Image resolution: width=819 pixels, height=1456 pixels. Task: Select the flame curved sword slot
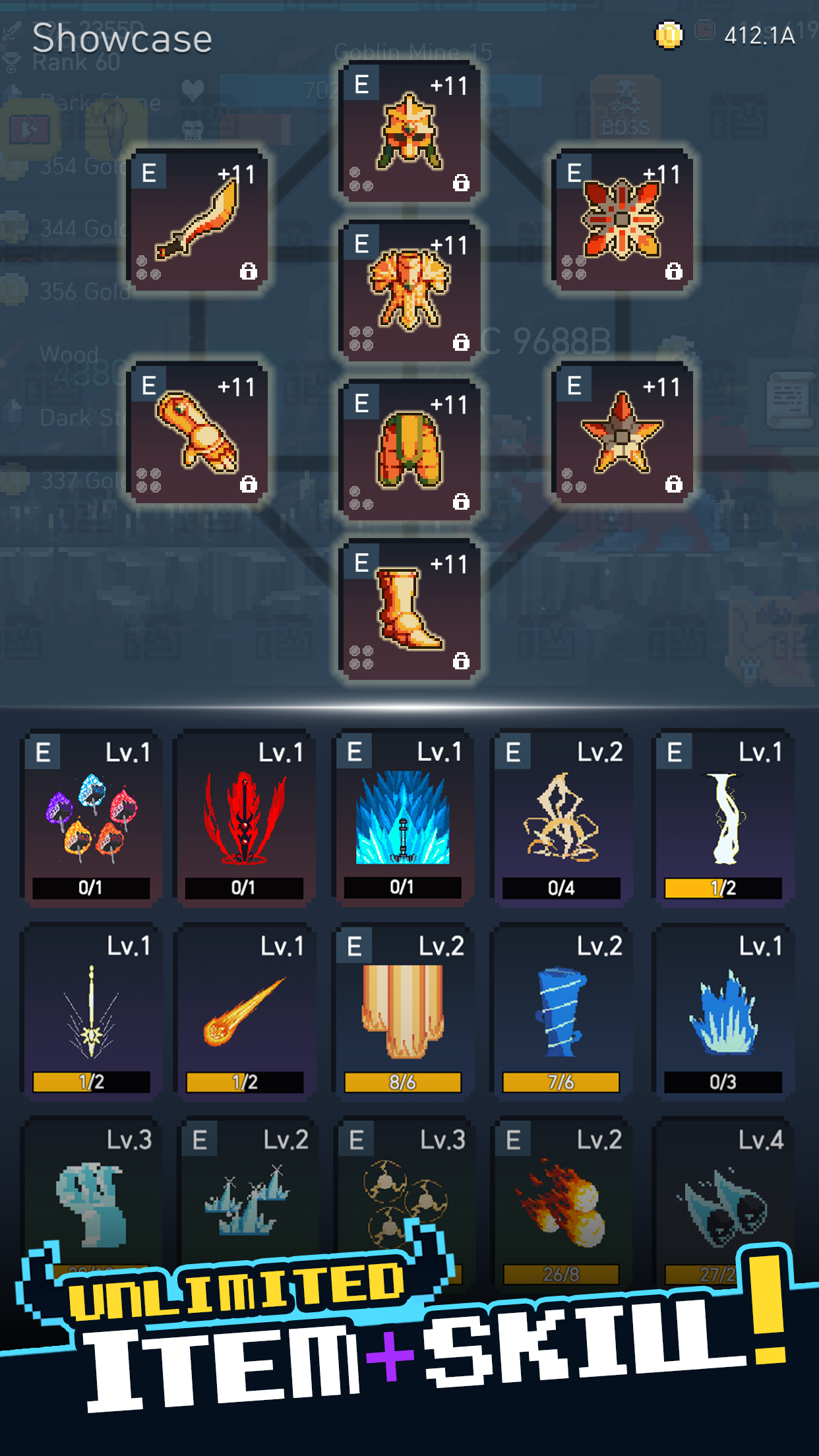click(x=197, y=220)
